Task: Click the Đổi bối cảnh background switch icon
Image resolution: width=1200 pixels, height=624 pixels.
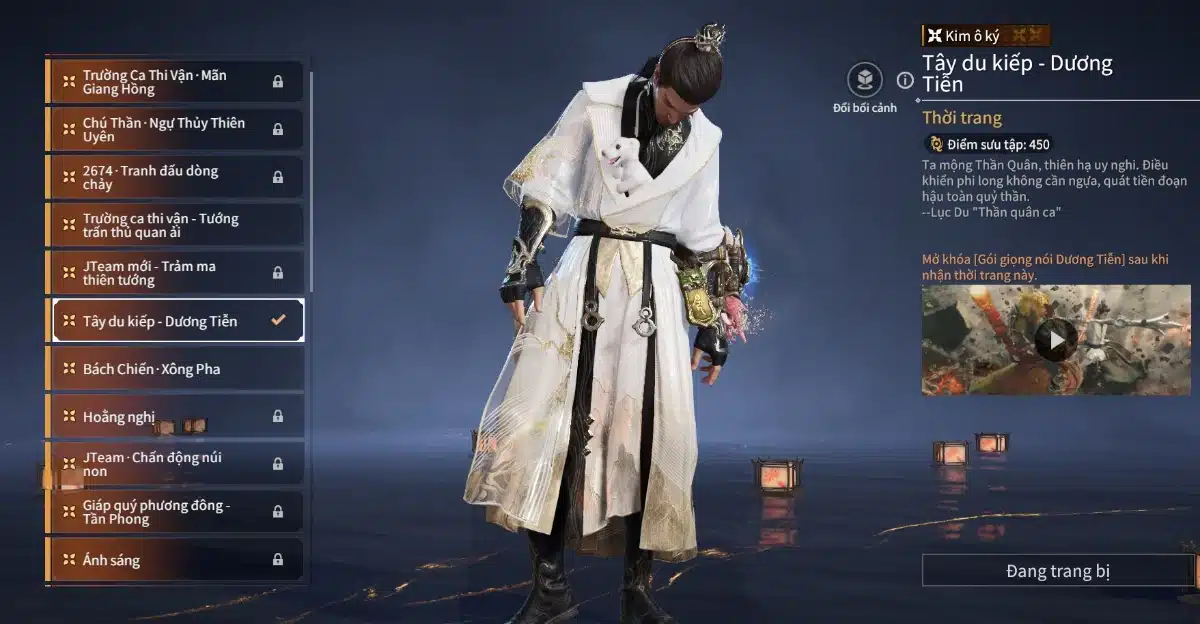Action: [864, 79]
